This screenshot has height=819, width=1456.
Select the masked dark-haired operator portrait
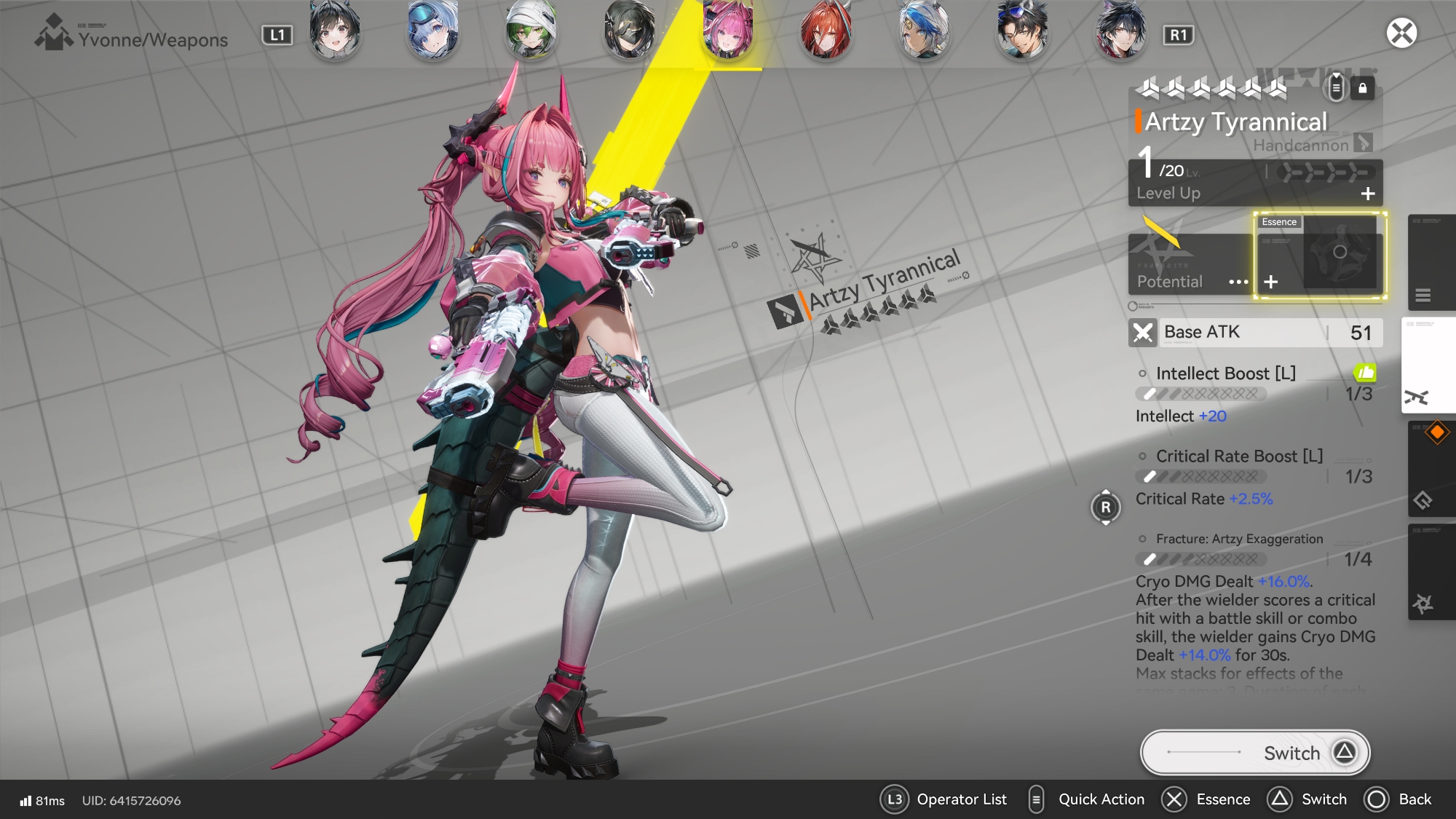click(630, 31)
